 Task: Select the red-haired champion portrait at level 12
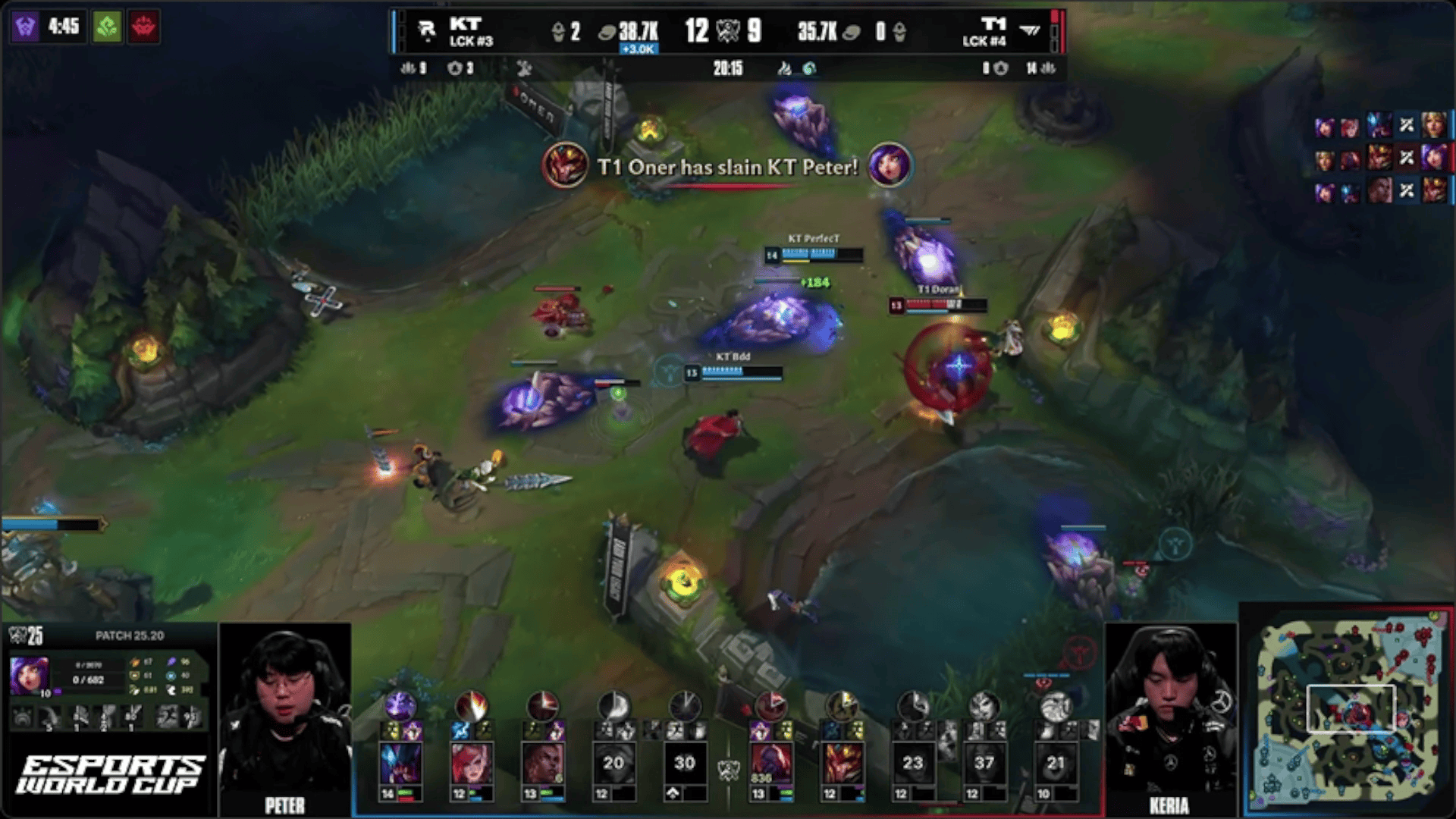click(471, 764)
